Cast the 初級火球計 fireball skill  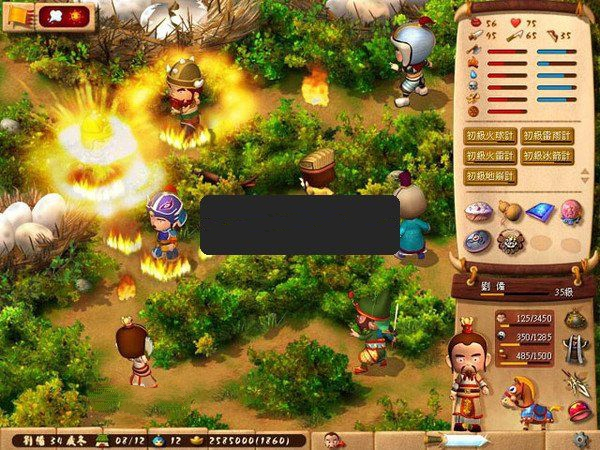coord(490,136)
